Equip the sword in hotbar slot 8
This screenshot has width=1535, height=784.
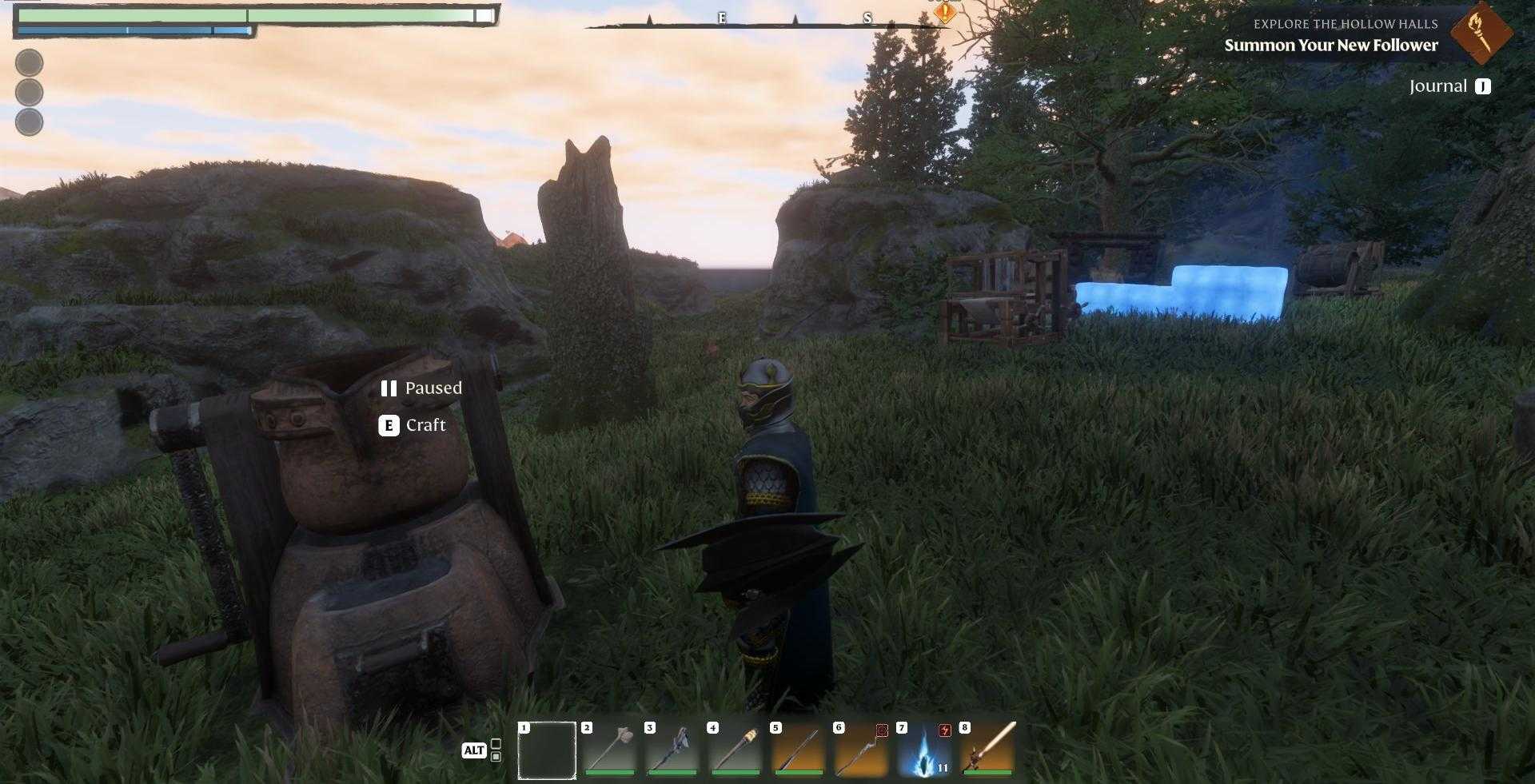coord(986,750)
